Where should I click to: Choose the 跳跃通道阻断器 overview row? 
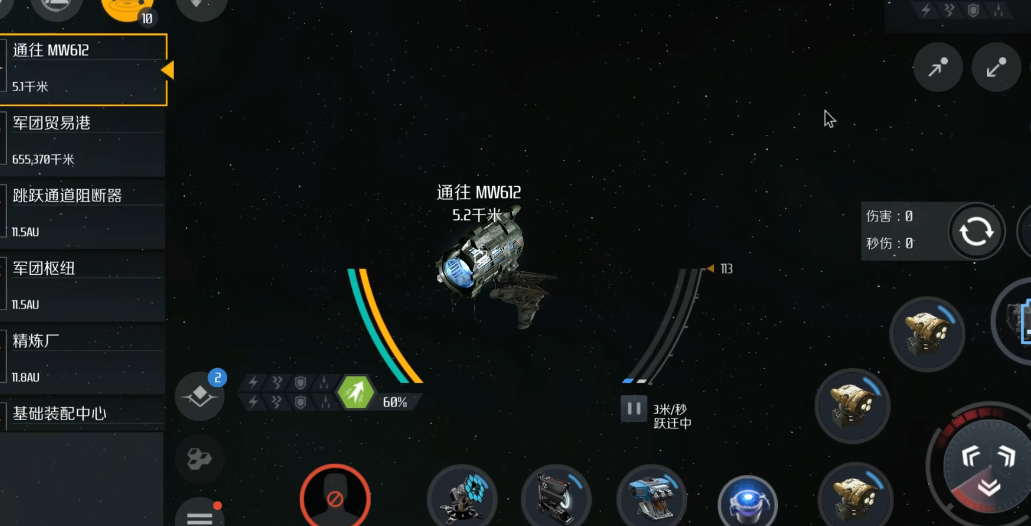[x=82, y=214]
